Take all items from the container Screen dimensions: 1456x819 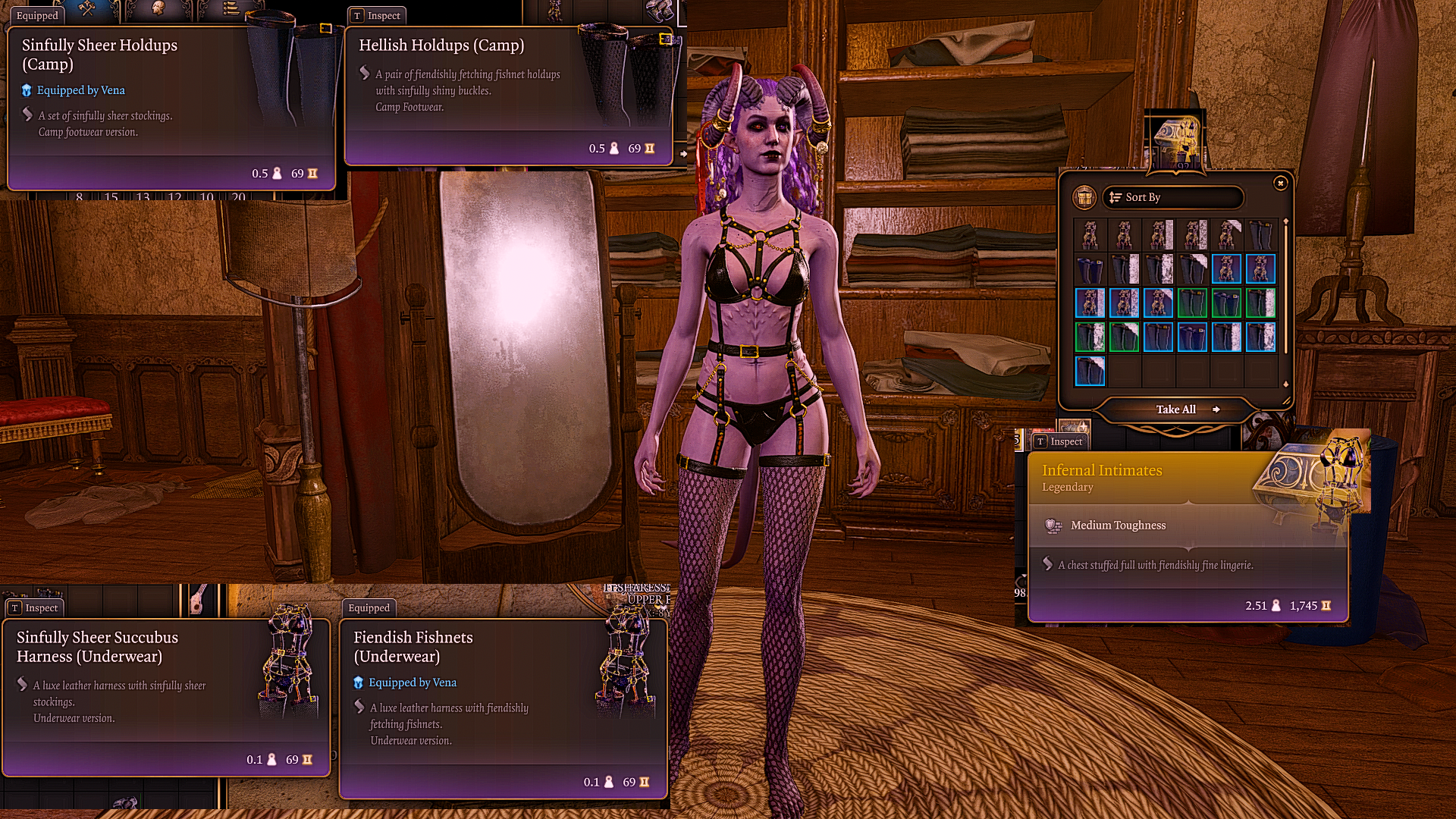[1176, 409]
